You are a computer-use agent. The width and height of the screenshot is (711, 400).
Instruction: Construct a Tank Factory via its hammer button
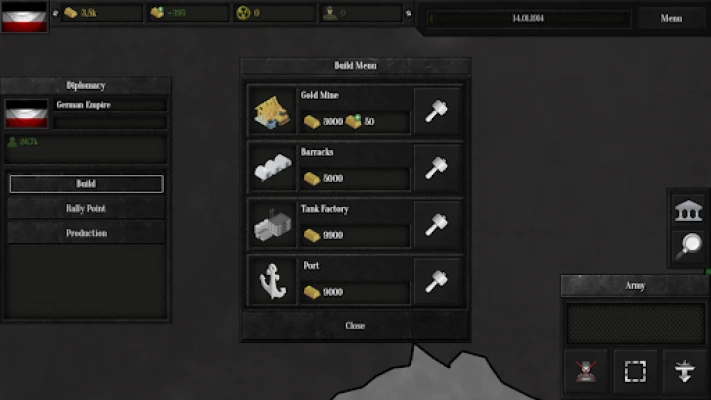coord(437,224)
